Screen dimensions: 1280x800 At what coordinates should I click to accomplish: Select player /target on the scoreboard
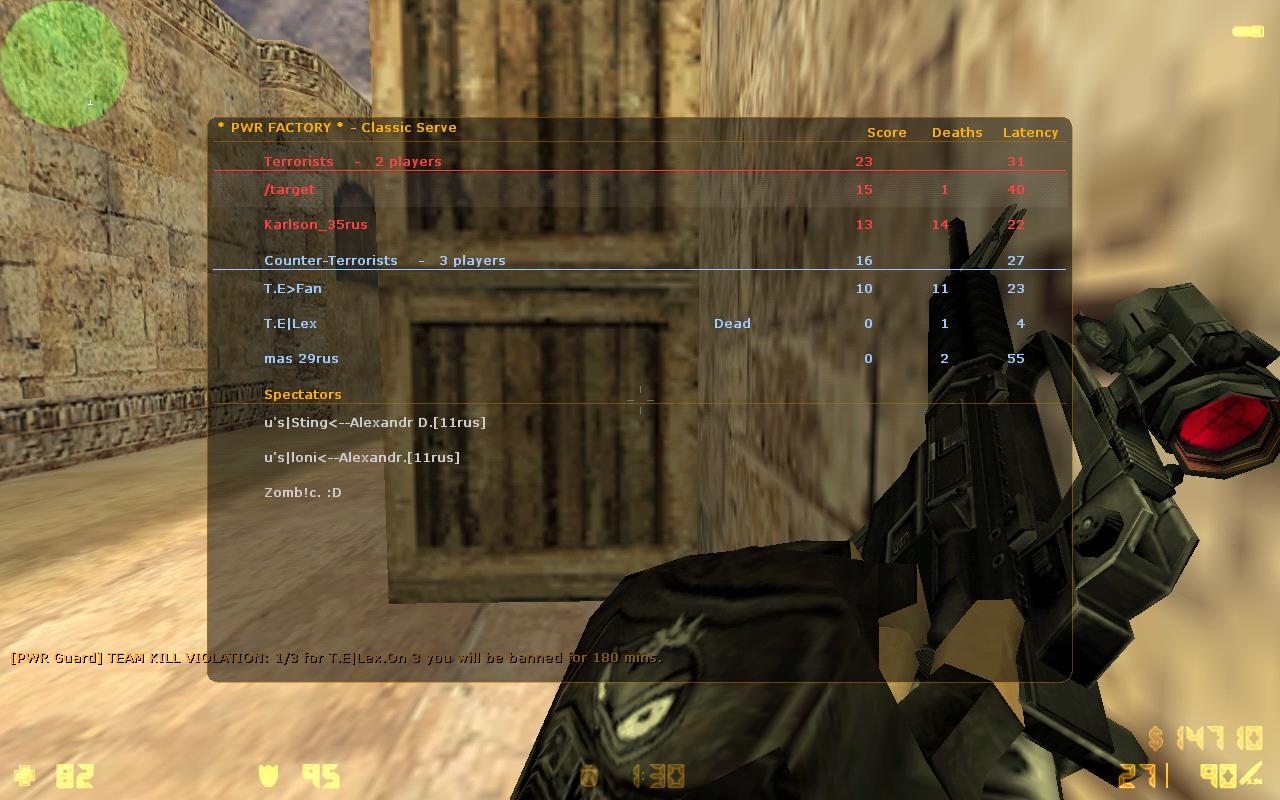tap(290, 189)
